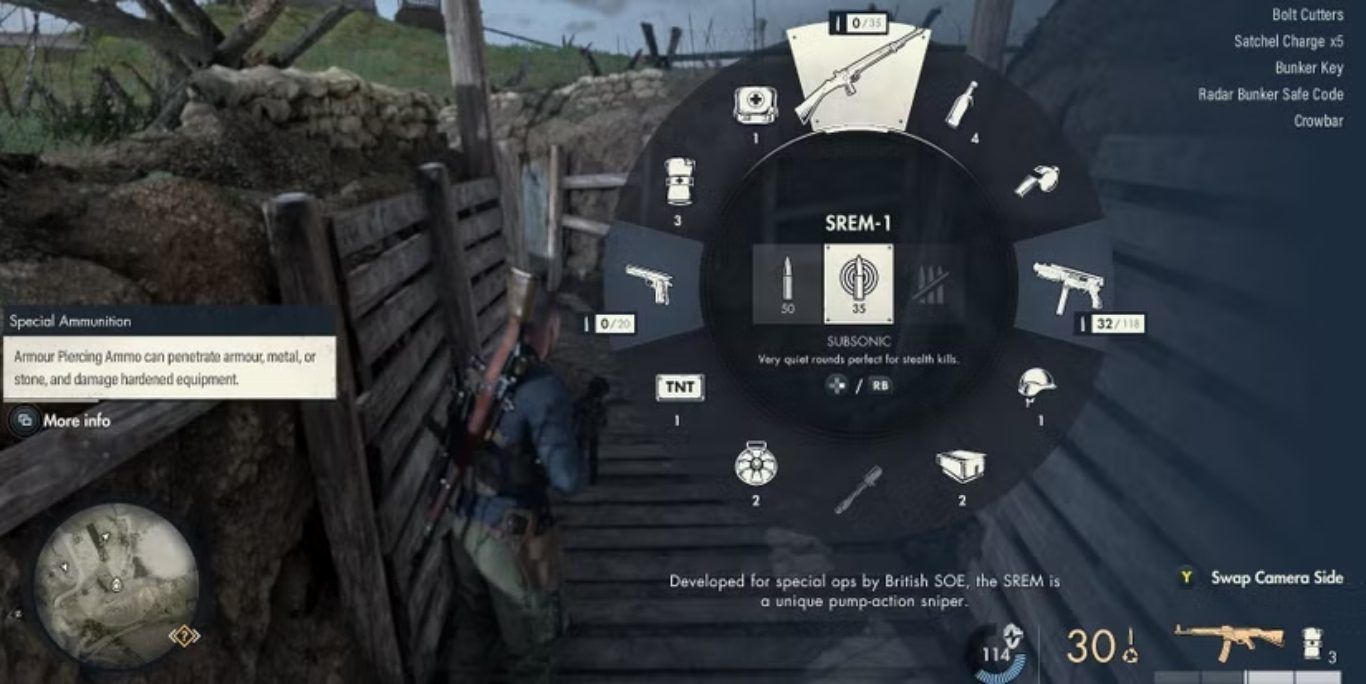Choose the medkit in the weapon wheel
Viewport: 1366px width, 684px height.
tap(756, 104)
